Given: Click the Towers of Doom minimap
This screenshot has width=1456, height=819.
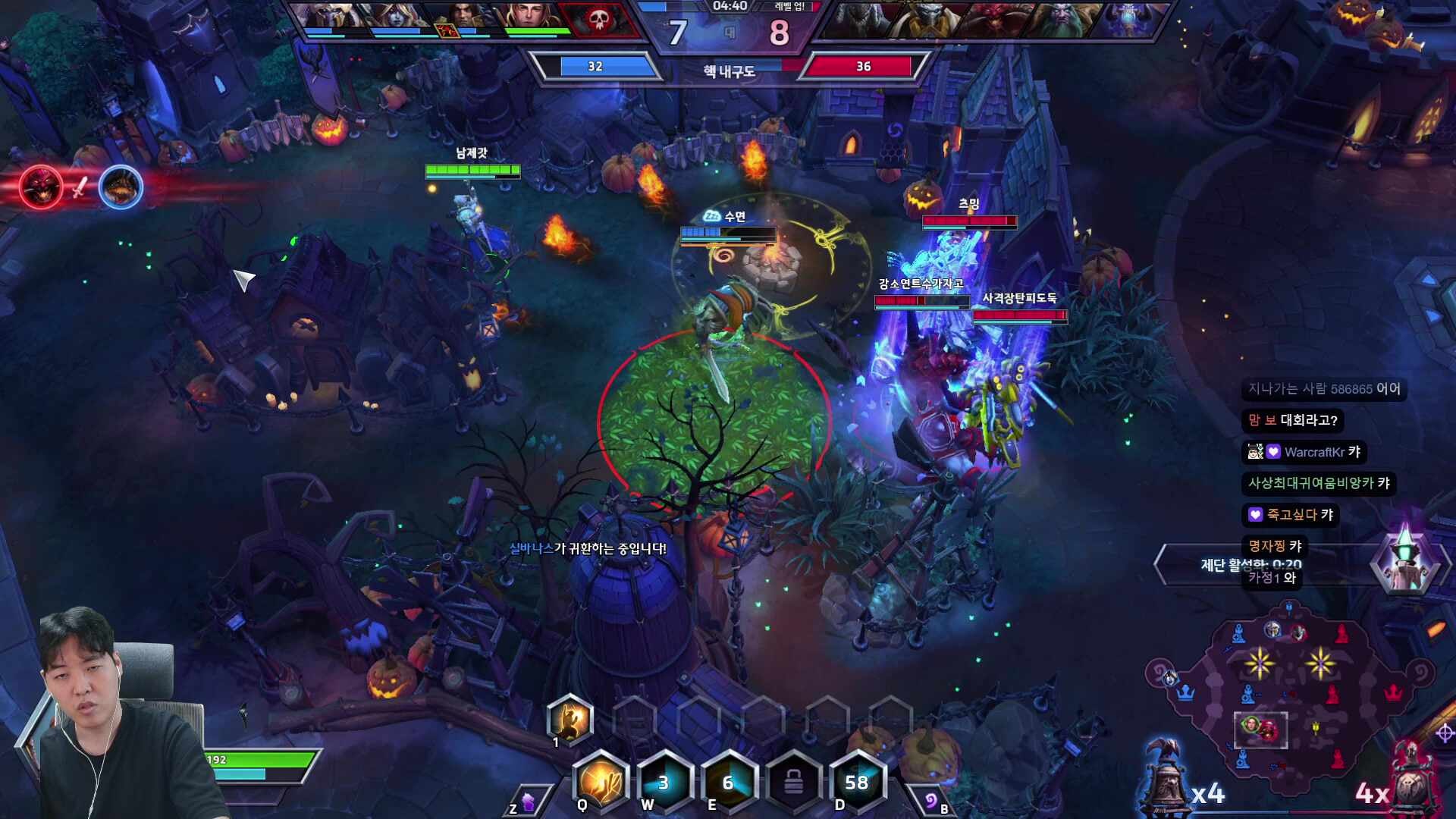Looking at the screenshot, I should click(1289, 682).
